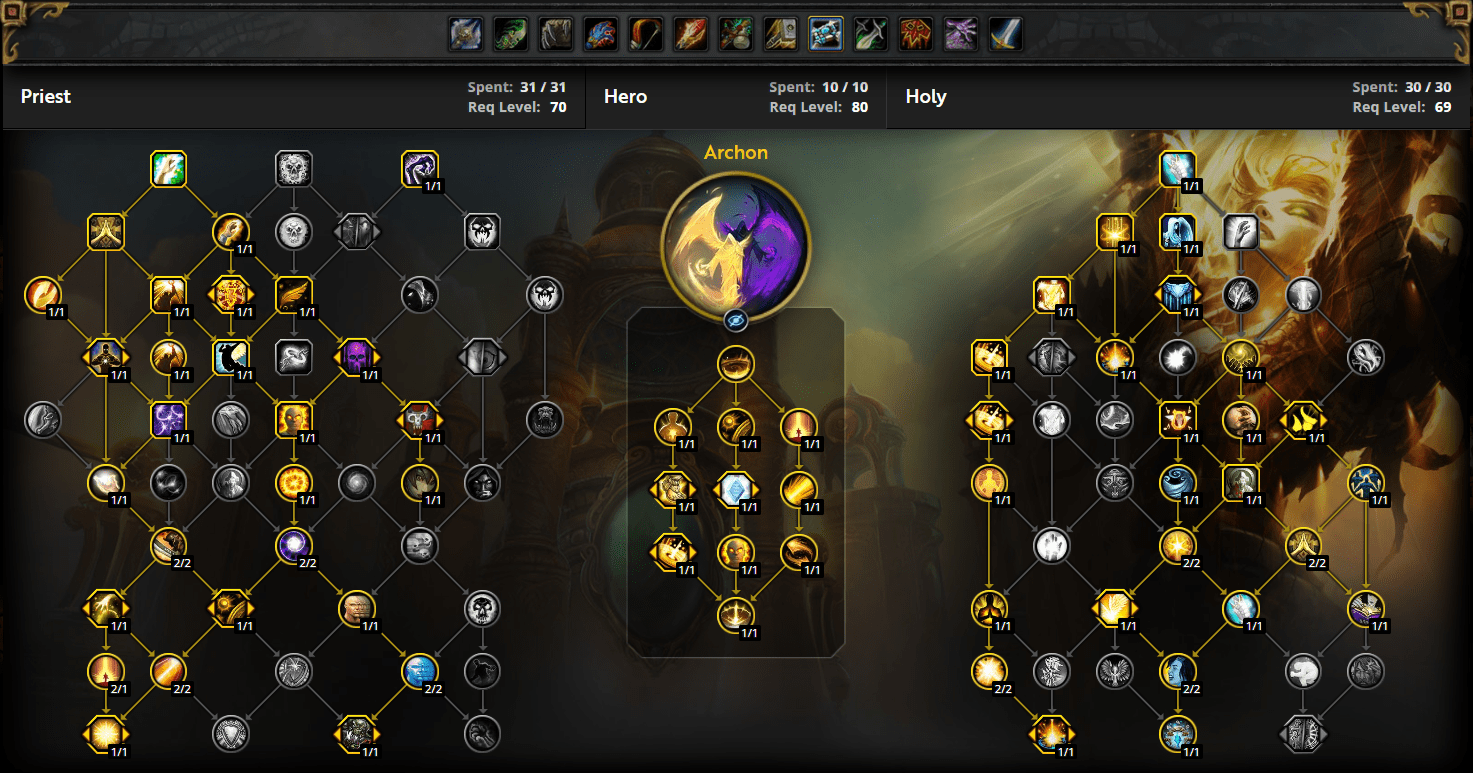Click the purple hand talent in Priest tree
The image size is (1473, 773).
[x=419, y=169]
